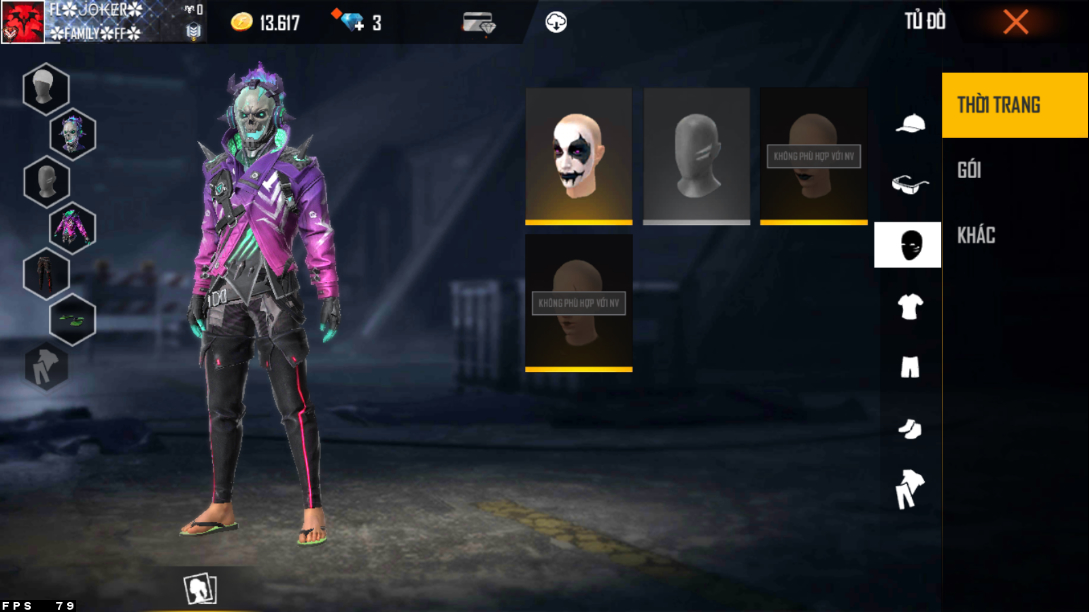Click the equipped skull mask slot
This screenshot has height=612, width=1089.
(x=73, y=135)
